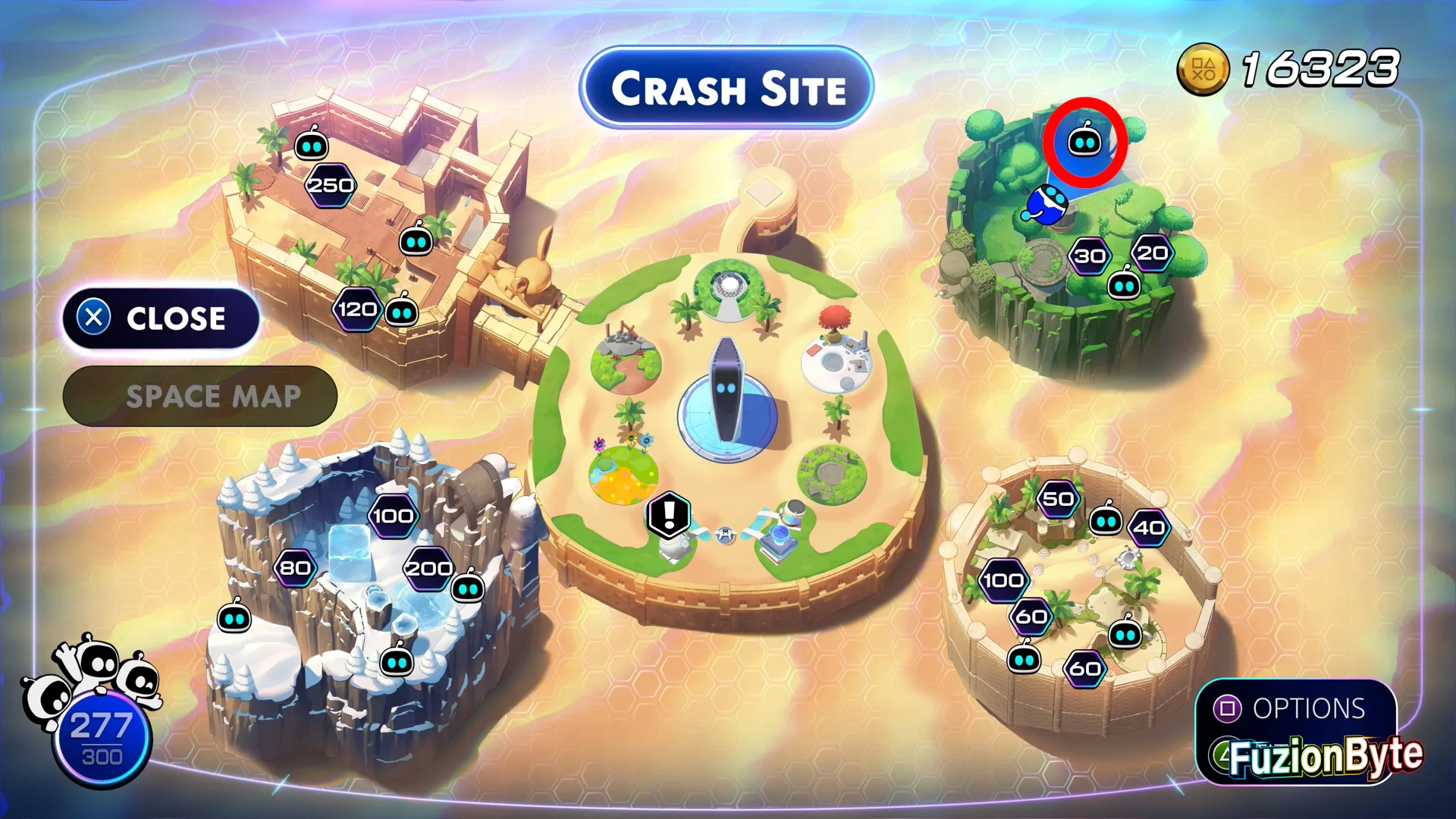Screen dimensions: 1456x819
Task: Select the 80 hexagon marker
Action: [295, 568]
